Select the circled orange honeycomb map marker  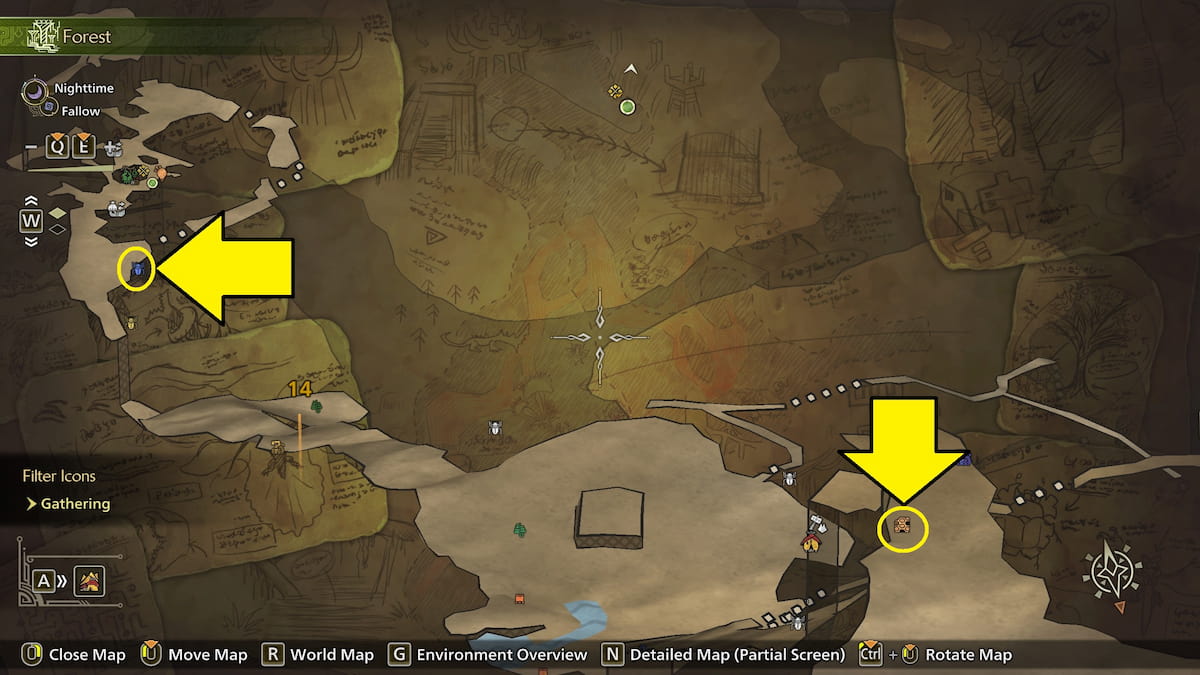coord(902,525)
